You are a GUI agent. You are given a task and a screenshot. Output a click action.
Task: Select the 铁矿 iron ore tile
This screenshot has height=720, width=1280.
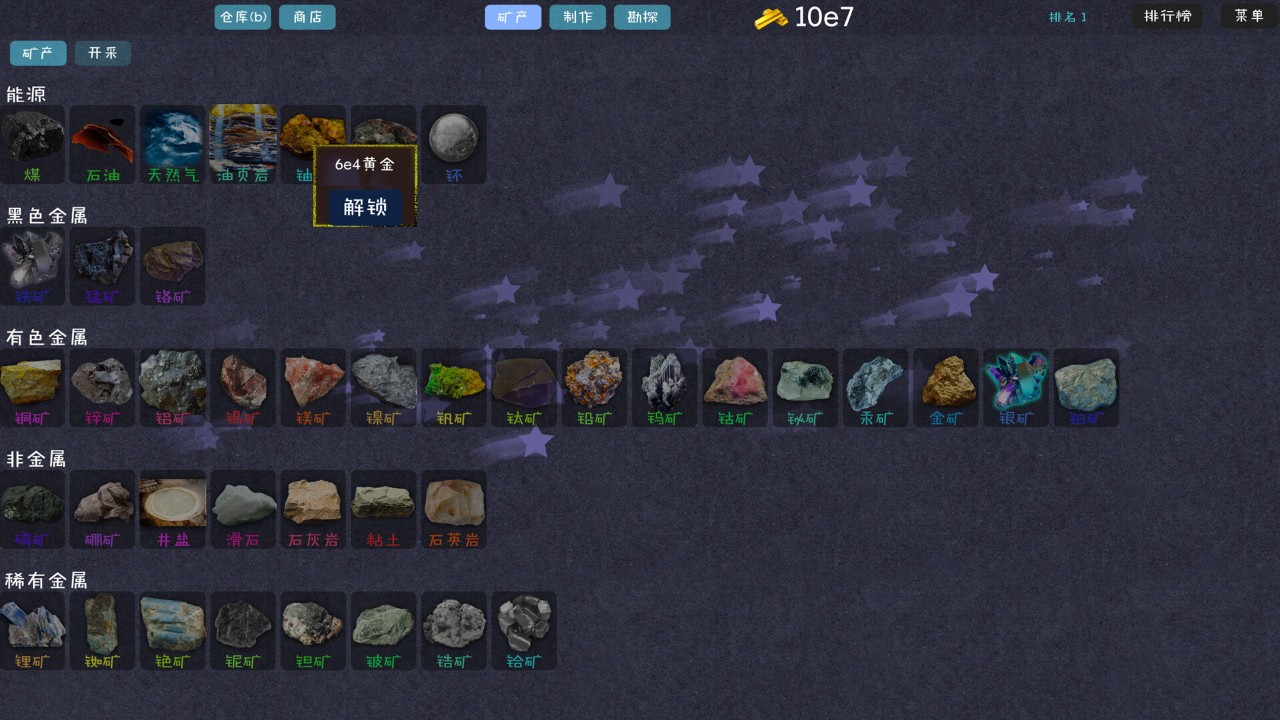[x=33, y=266]
